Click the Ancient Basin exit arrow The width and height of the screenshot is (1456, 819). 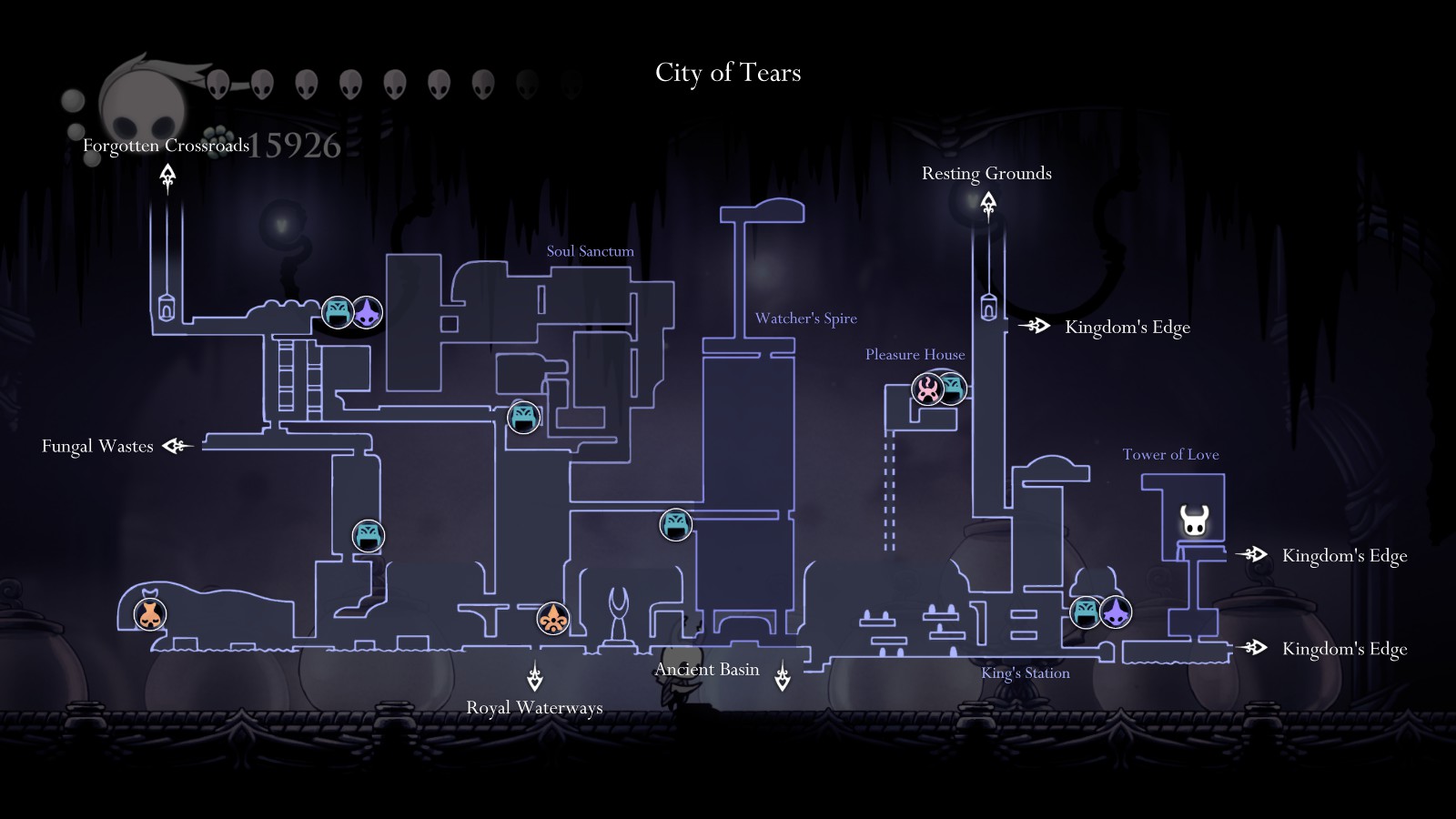point(782,677)
